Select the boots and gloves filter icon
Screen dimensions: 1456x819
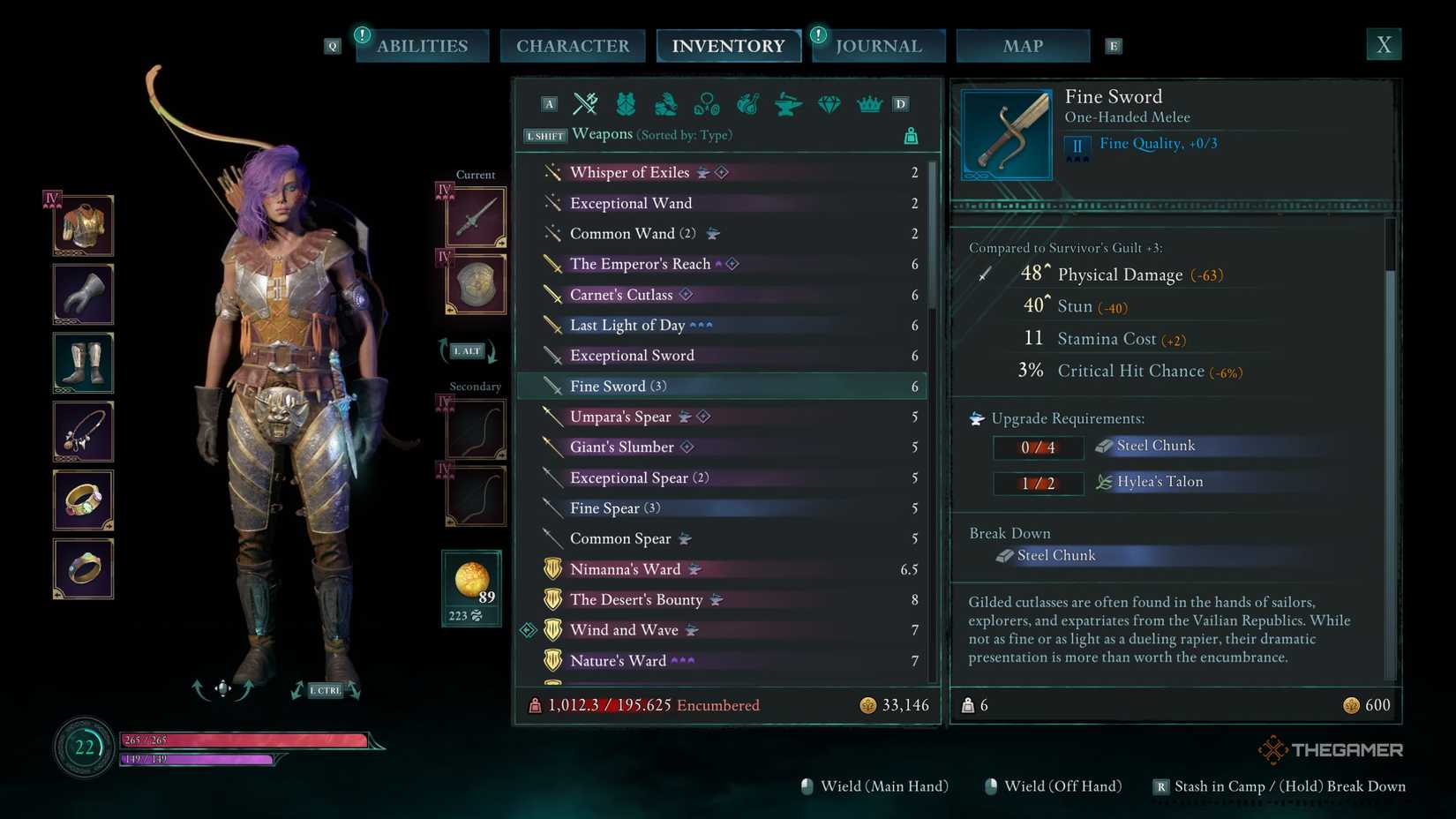664,103
